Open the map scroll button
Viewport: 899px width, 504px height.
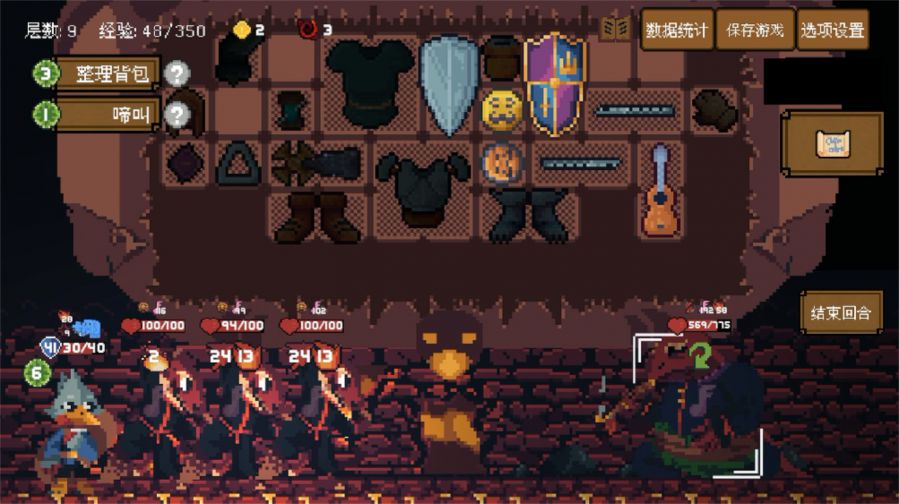tap(832, 143)
